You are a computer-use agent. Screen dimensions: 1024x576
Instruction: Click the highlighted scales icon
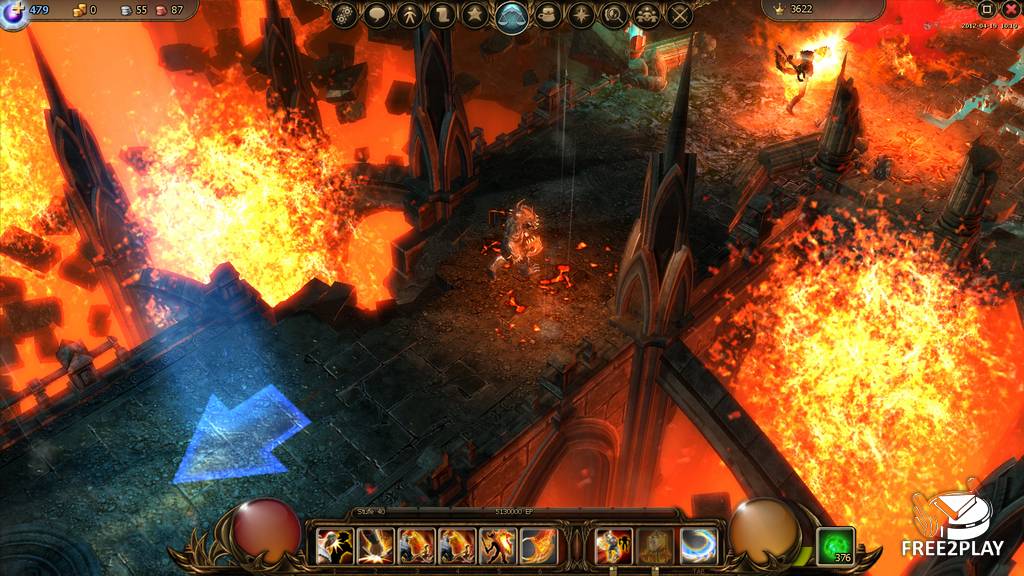click(x=512, y=16)
